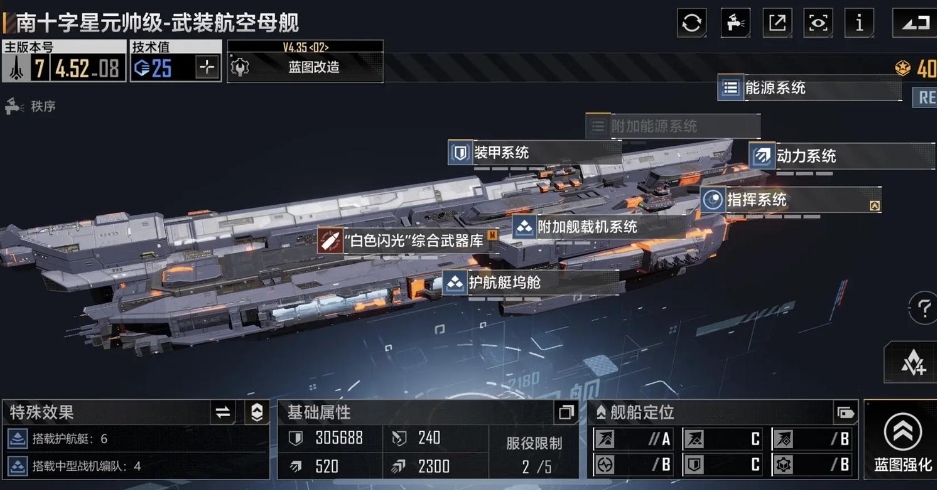Open the 蓝图改造 blueprint modification panel
937x490 pixels.
305,67
